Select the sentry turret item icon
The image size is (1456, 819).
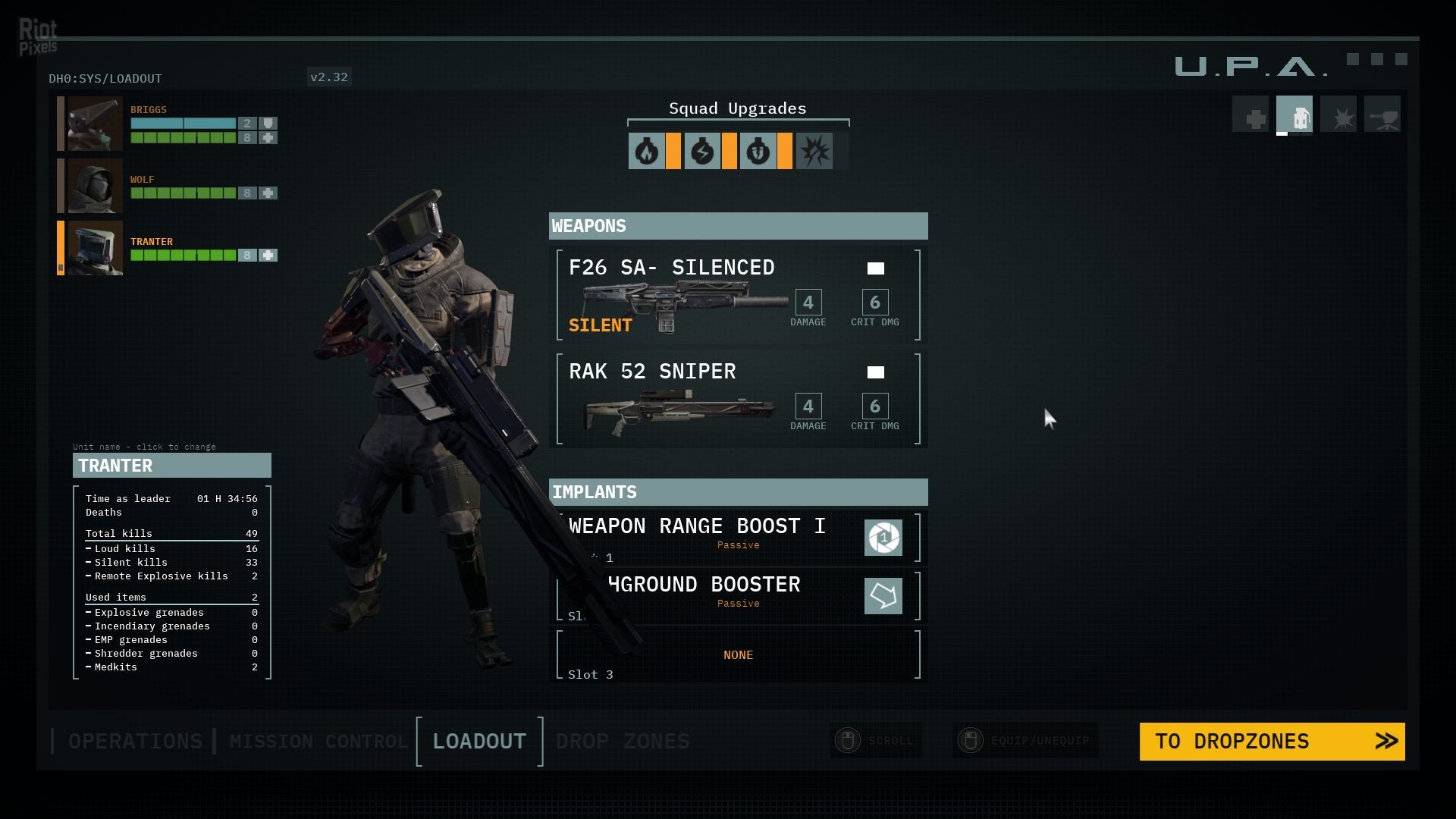(x=1382, y=115)
